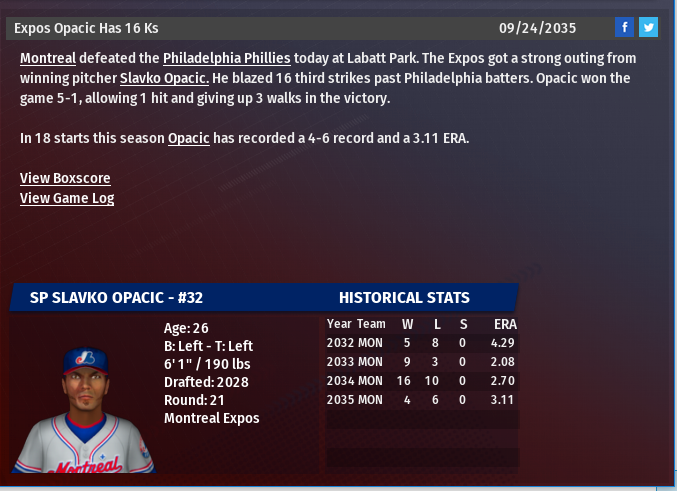This screenshot has width=677, height=491.
Task: Open the Philadelphia Phillies team link
Action: coord(226,58)
